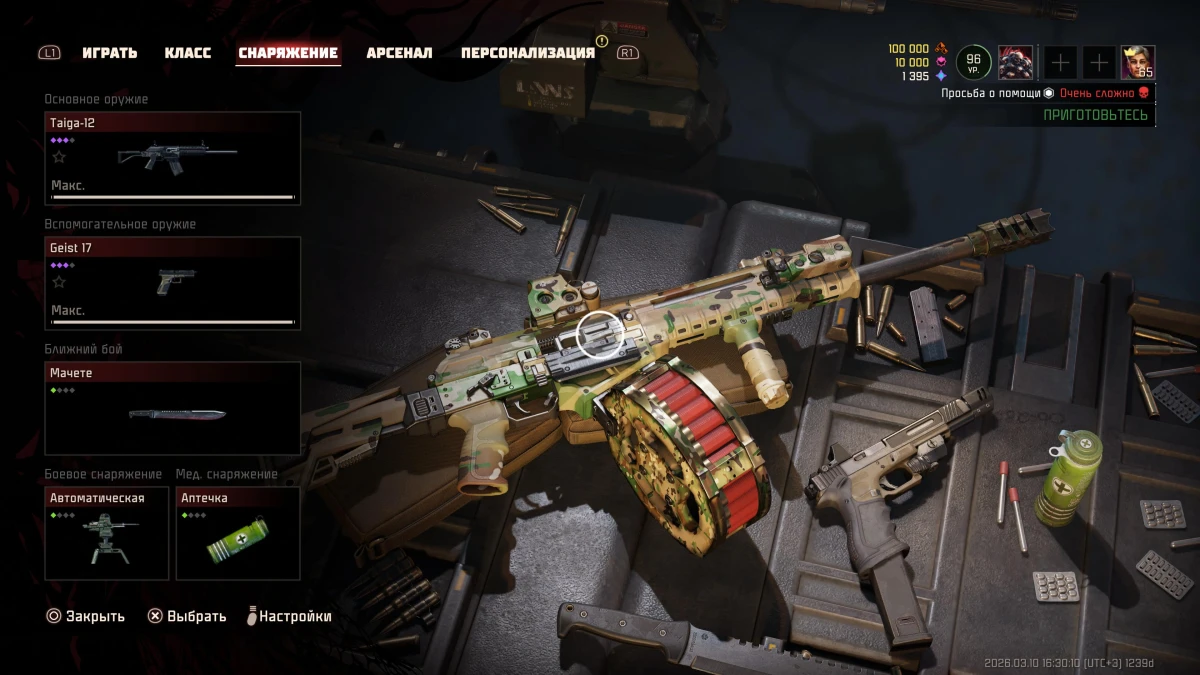Viewport: 1200px width, 675px height.
Task: Select the Аптечка medical equipment slot
Action: (x=238, y=533)
